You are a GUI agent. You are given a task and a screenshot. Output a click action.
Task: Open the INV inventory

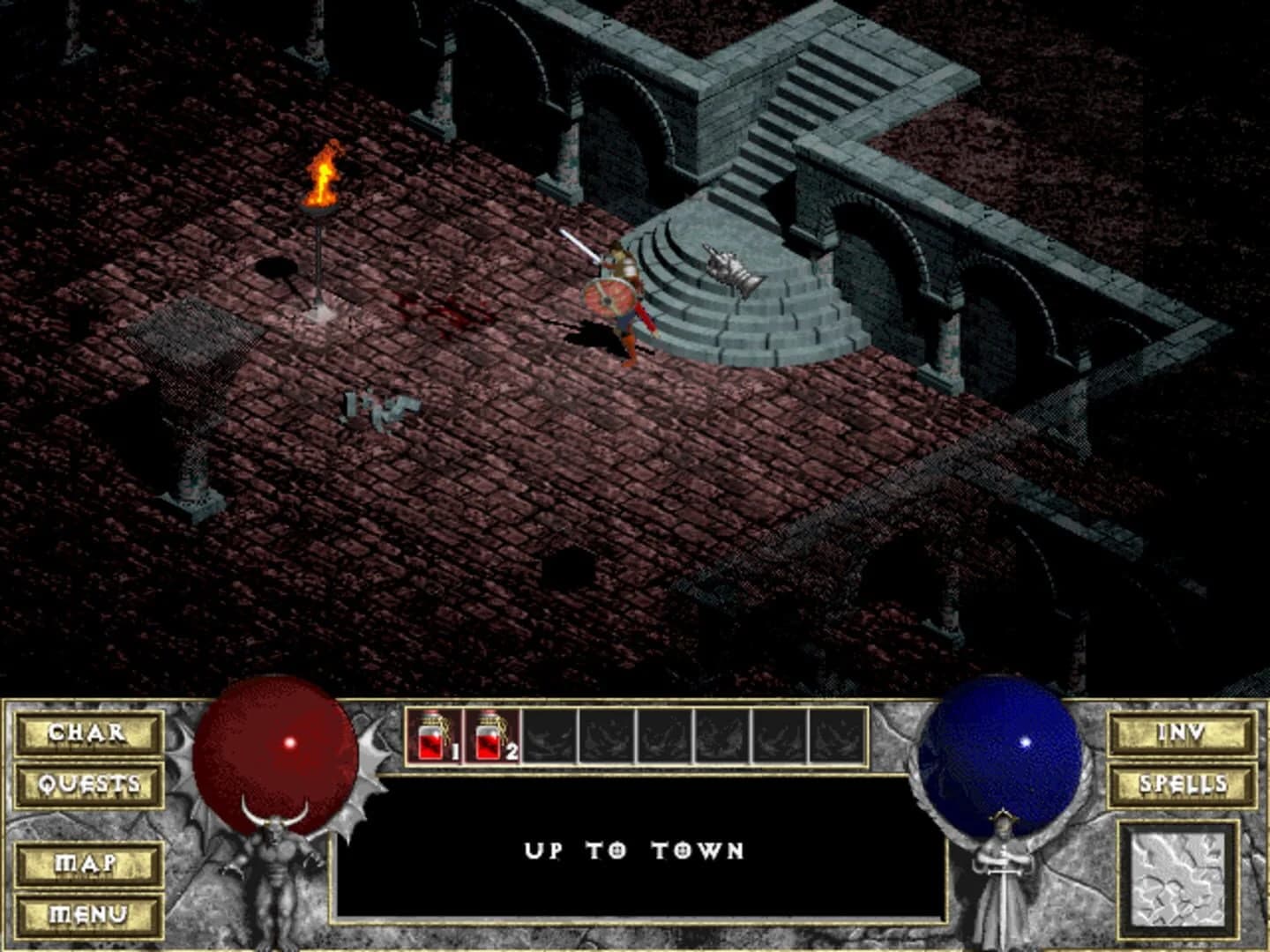(1182, 733)
